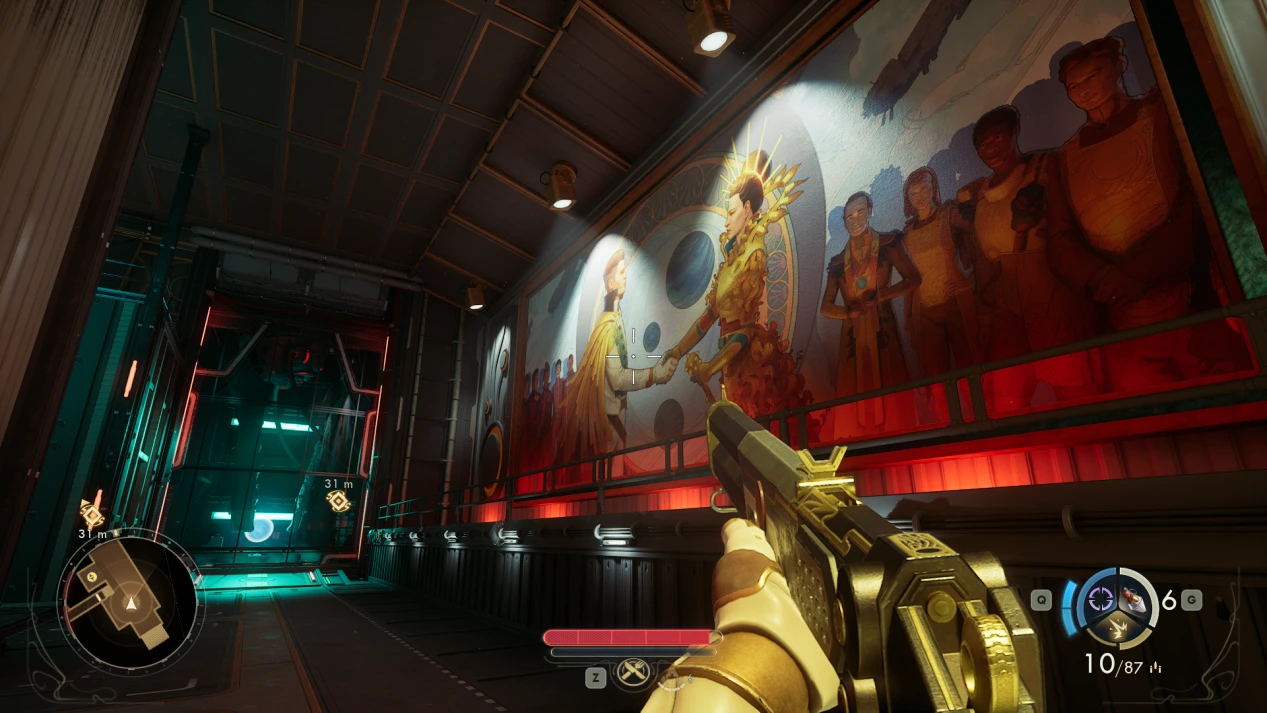Select the objective marker above the minimap
This screenshot has height=713, width=1267.
coord(92,514)
